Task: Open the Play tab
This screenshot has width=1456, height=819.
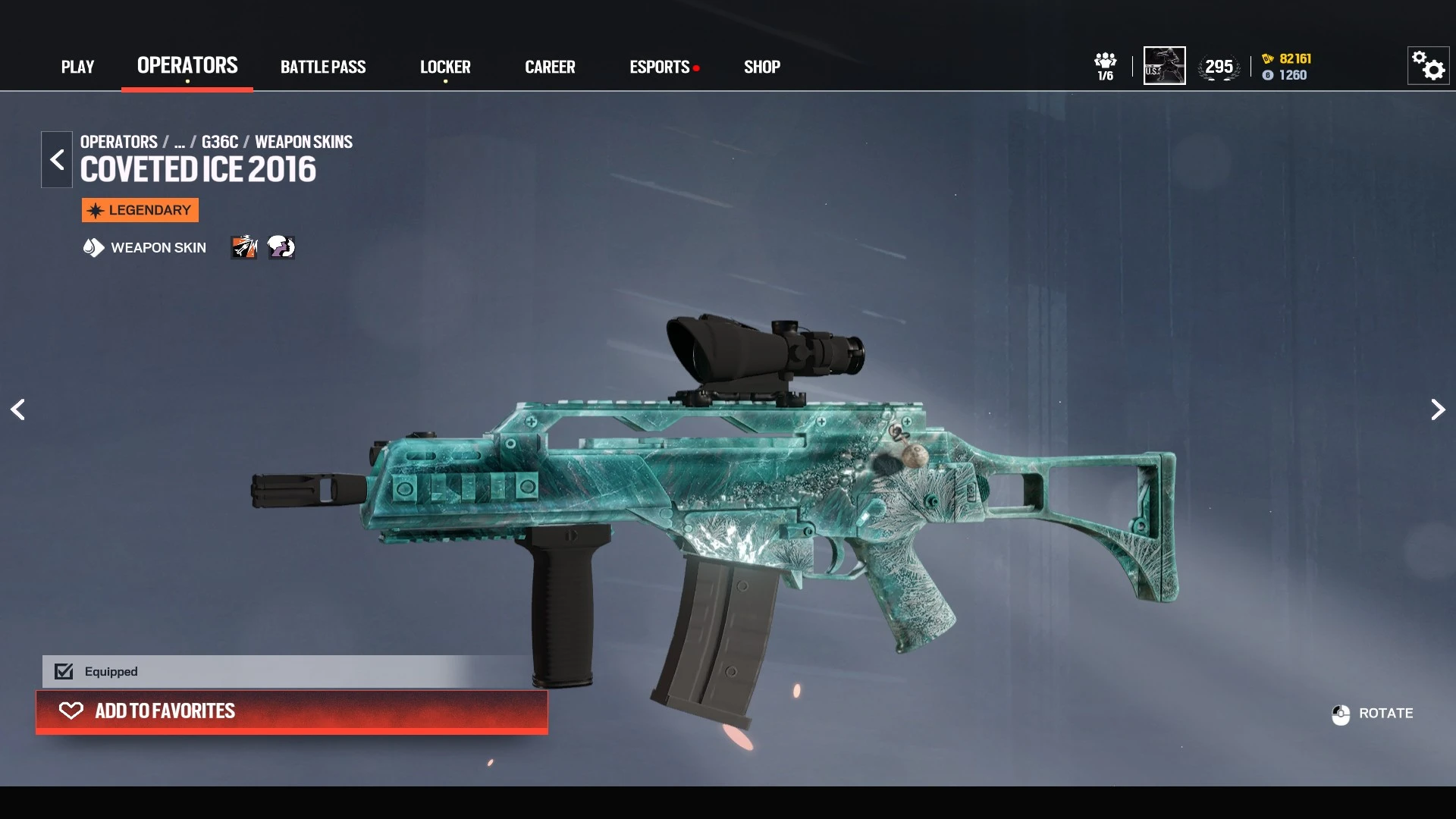Action: click(77, 67)
